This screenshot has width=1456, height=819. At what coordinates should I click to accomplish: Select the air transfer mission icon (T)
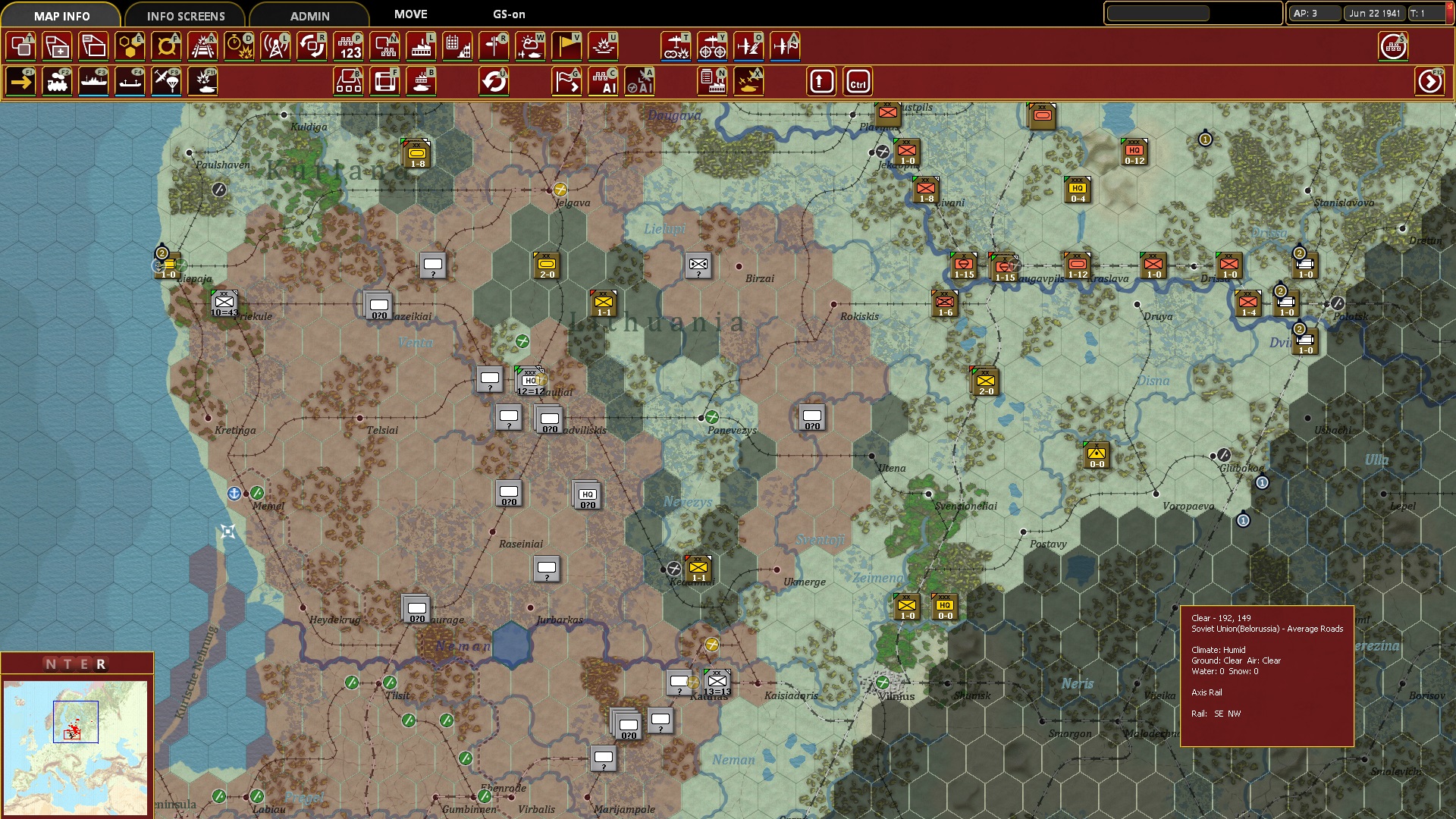click(676, 45)
